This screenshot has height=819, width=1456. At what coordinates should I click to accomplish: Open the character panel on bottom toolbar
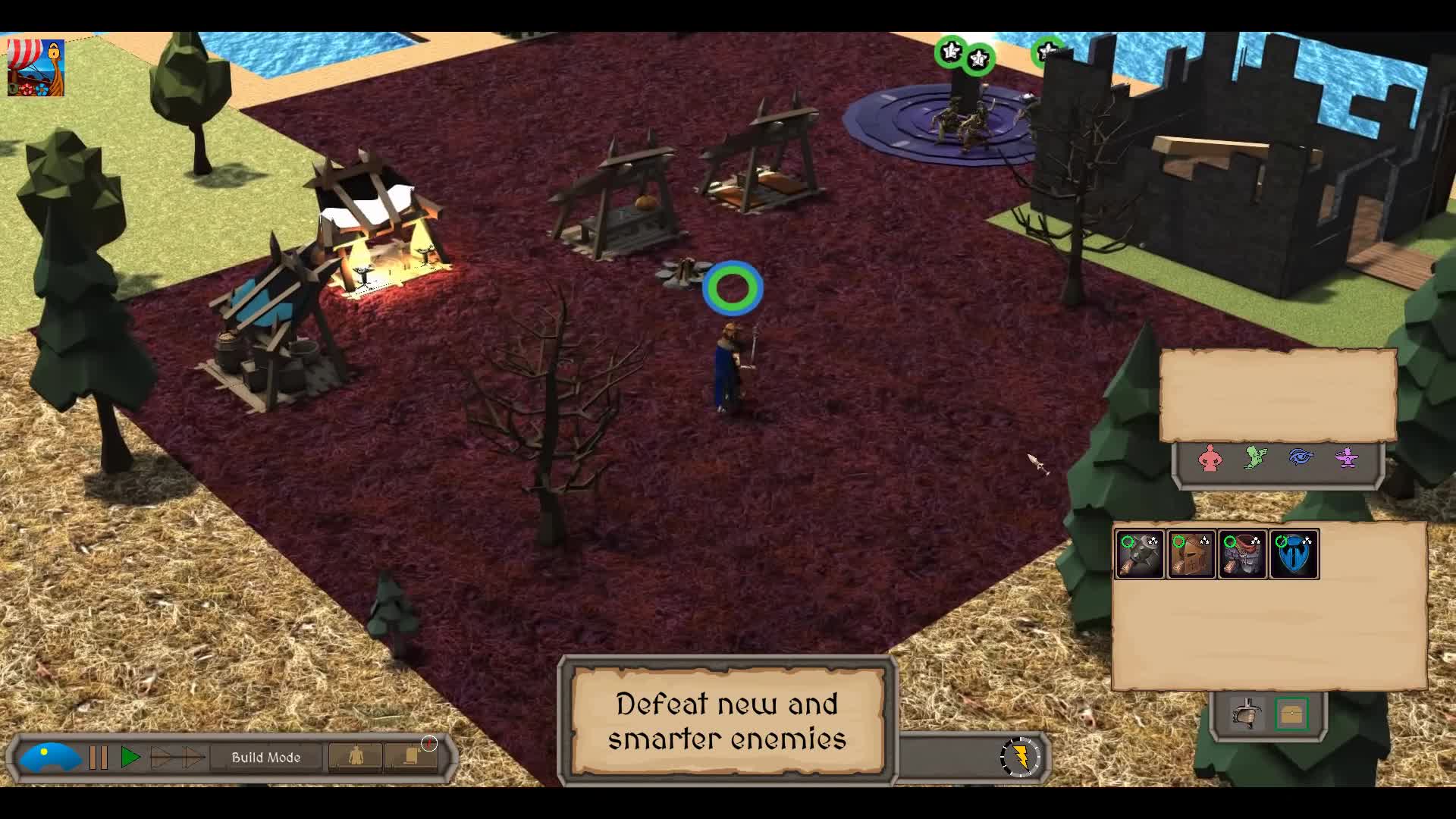tap(355, 757)
